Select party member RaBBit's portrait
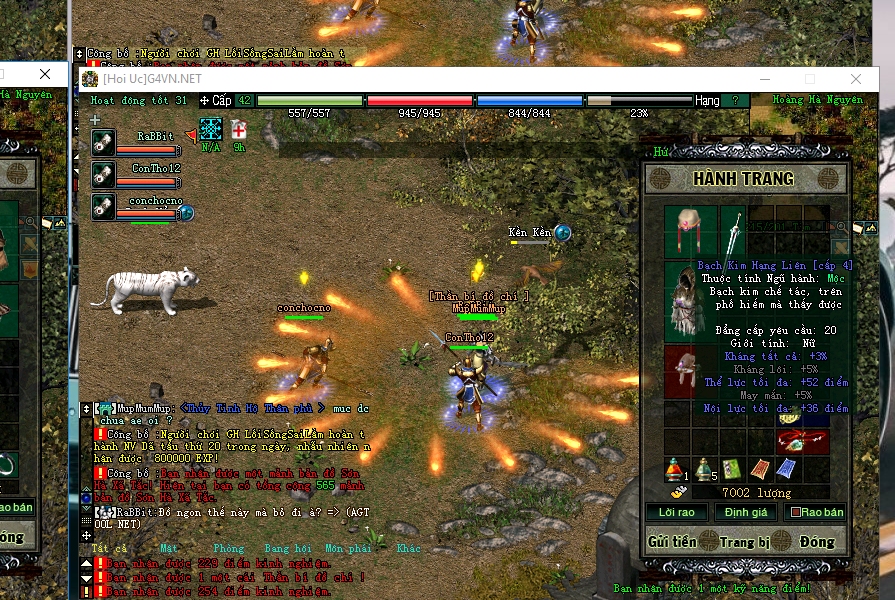The height and width of the screenshot is (600, 895). click(x=104, y=143)
